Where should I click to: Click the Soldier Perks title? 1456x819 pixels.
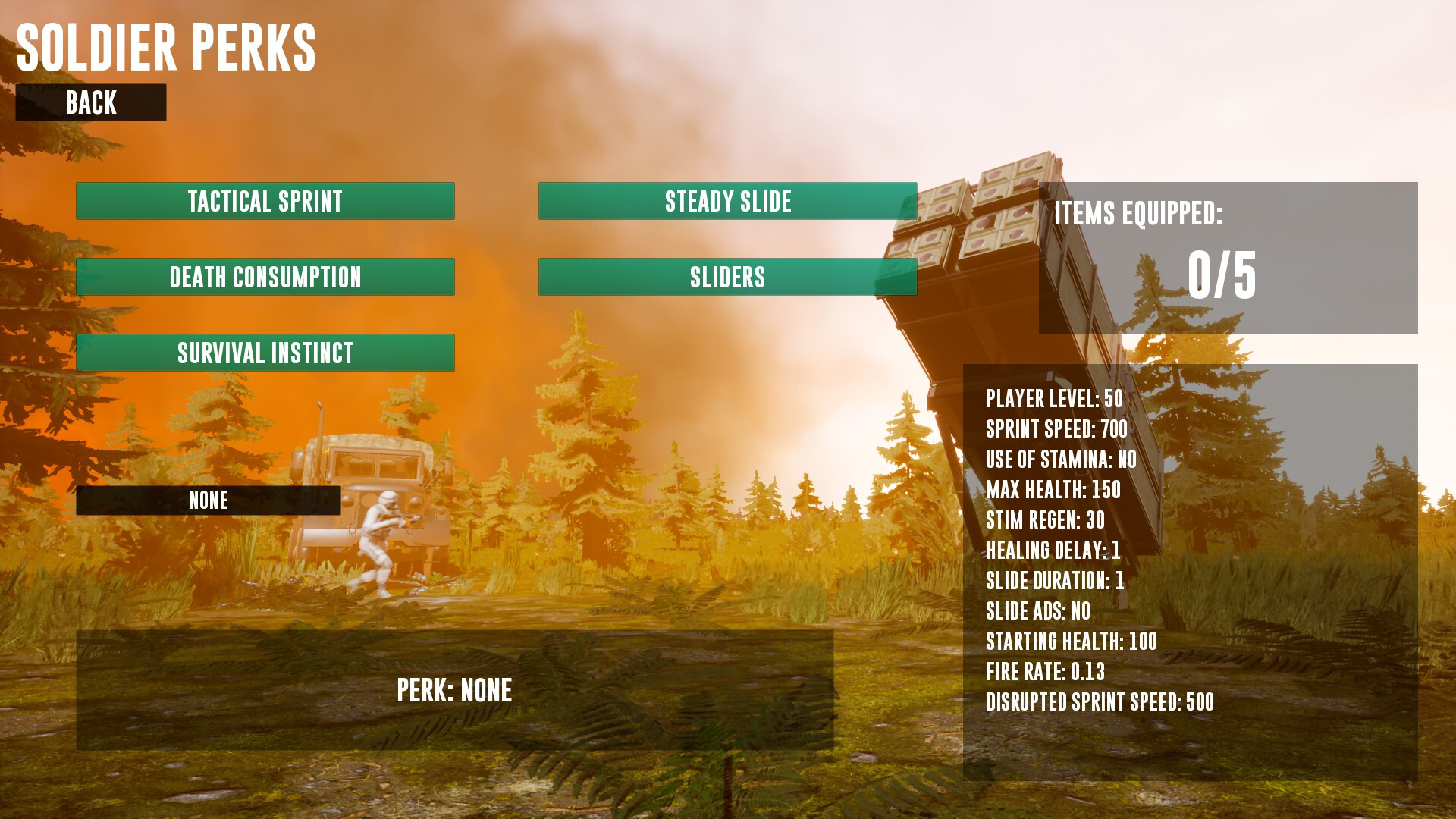click(x=167, y=47)
